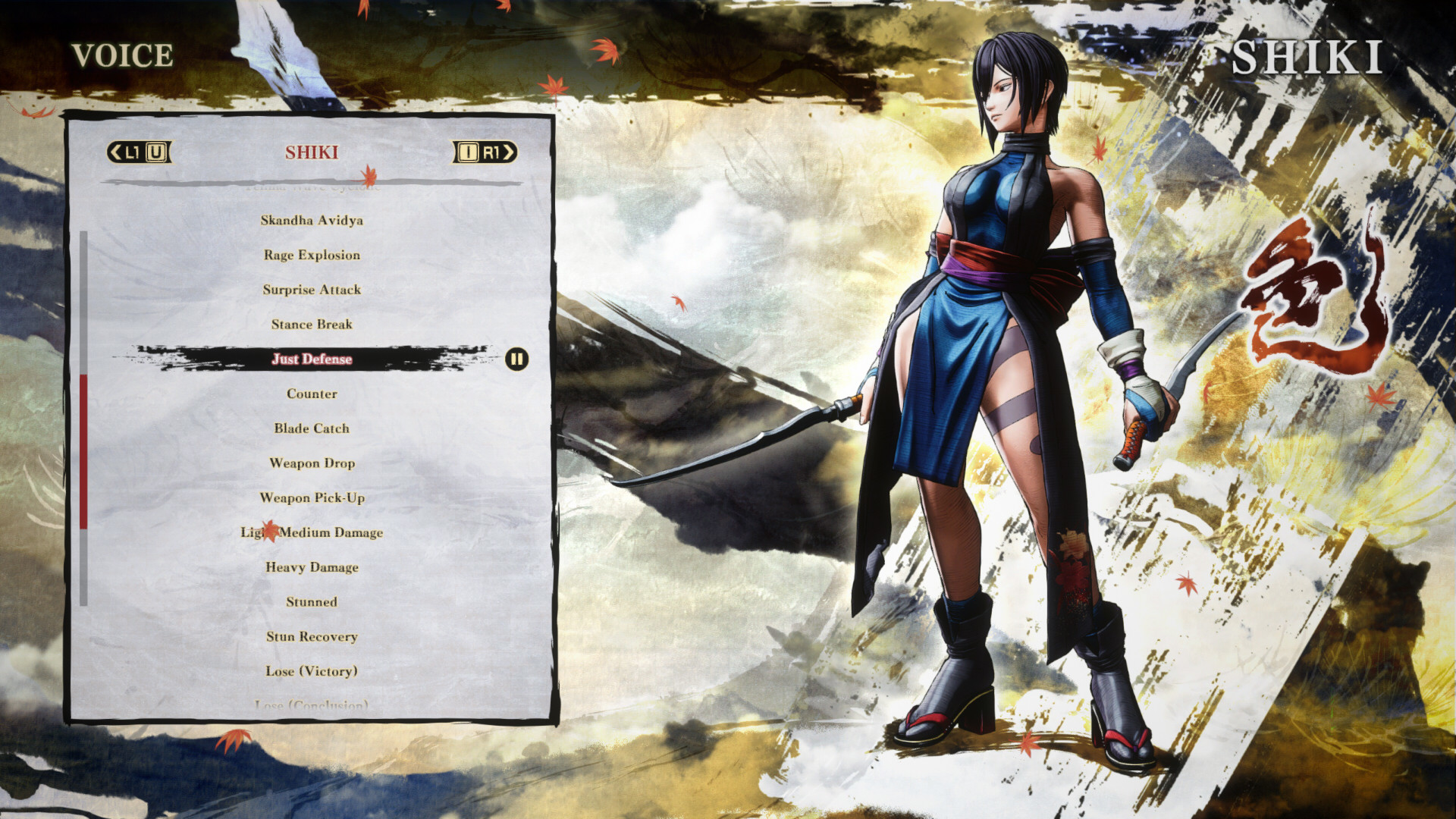Image resolution: width=1456 pixels, height=819 pixels.
Task: Choose the Stunned voice entry
Action: point(311,601)
